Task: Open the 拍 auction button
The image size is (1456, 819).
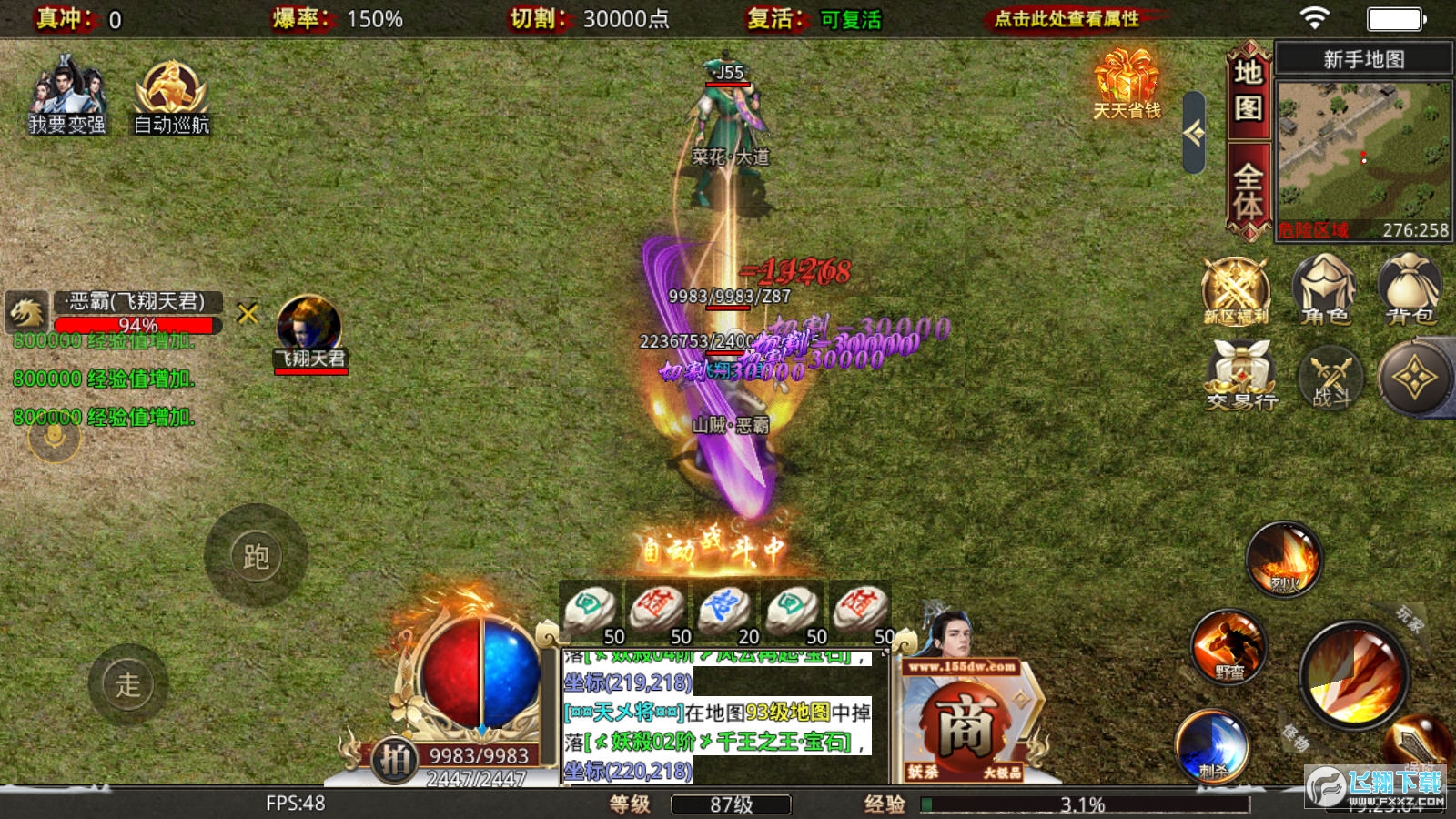Action: (395, 759)
